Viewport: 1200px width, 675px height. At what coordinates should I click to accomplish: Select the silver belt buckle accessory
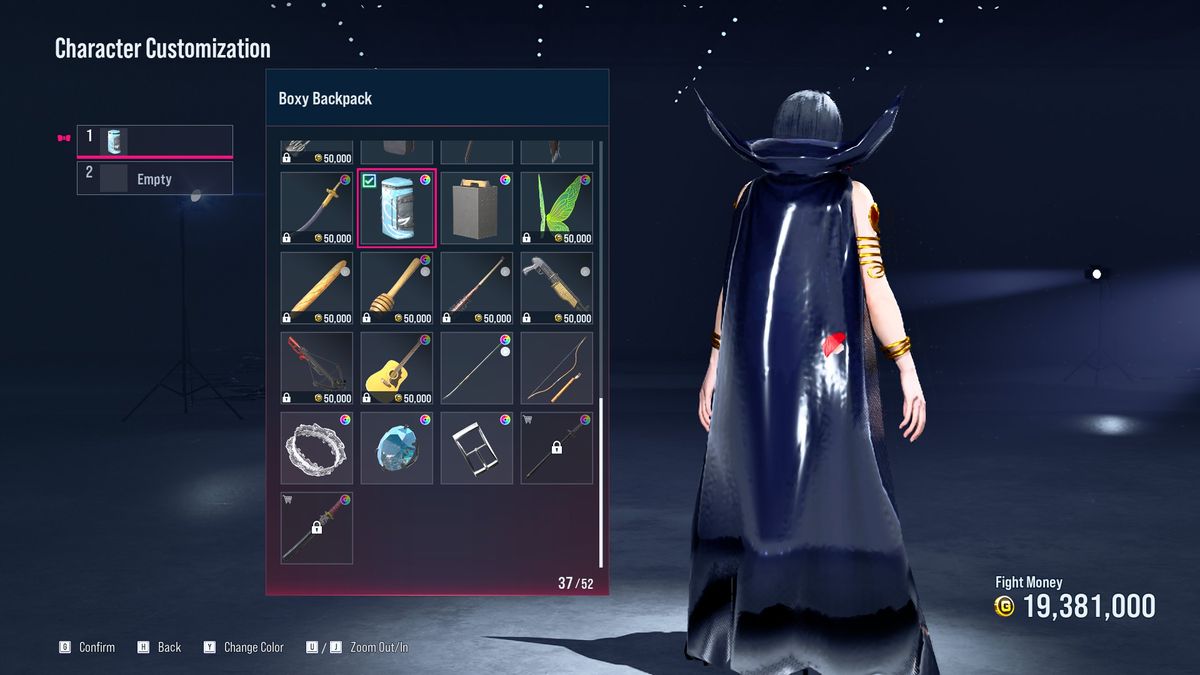click(x=477, y=448)
